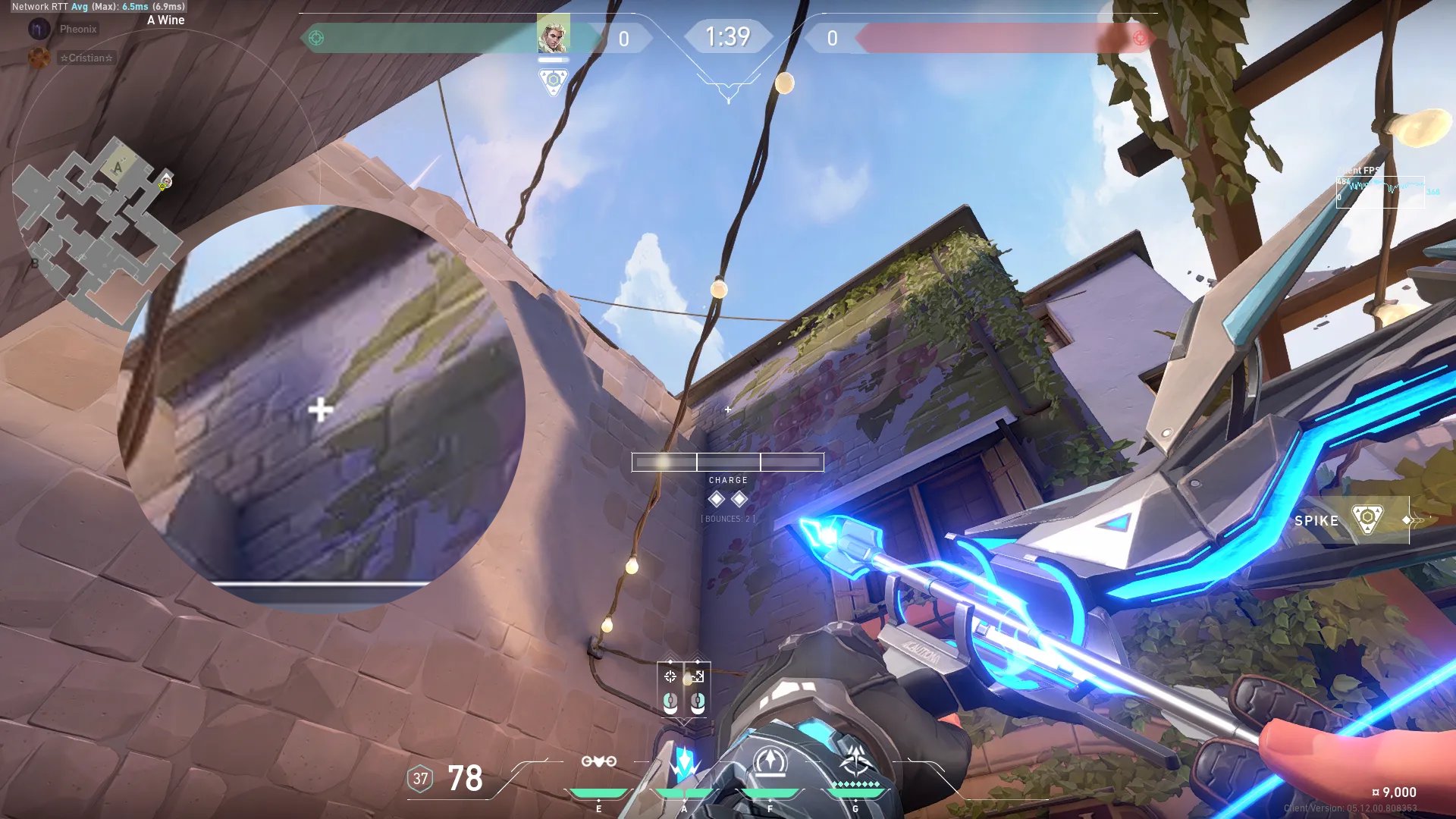This screenshot has width=1456, height=819.
Task: Click the A site marker on minimap
Action: (x=118, y=168)
